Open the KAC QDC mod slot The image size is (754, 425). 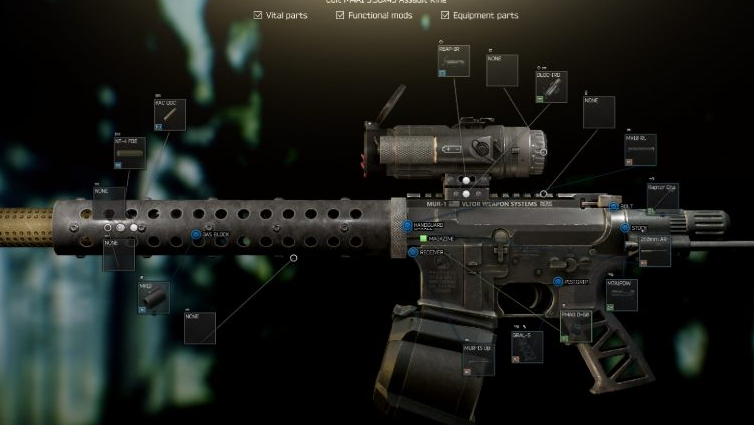pyautogui.click(x=169, y=116)
